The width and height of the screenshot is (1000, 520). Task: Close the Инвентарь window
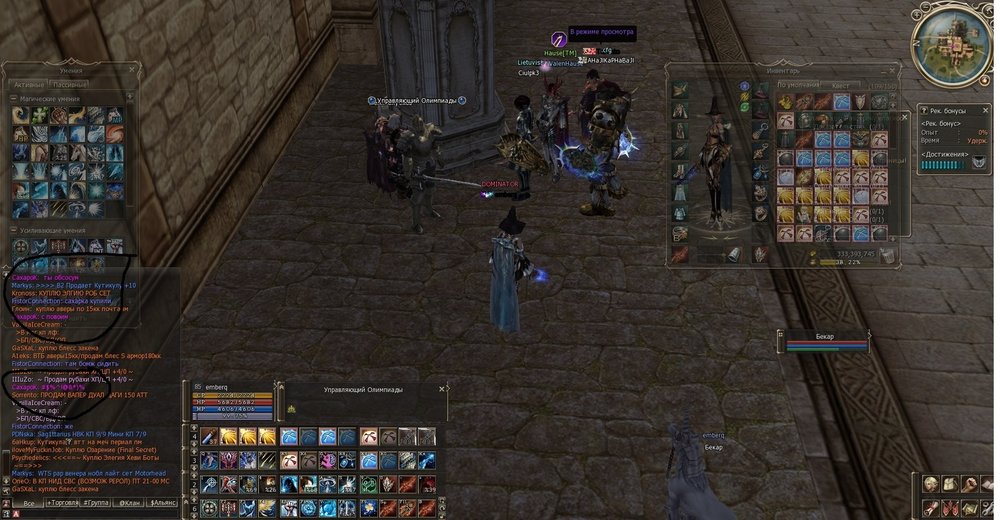(892, 71)
